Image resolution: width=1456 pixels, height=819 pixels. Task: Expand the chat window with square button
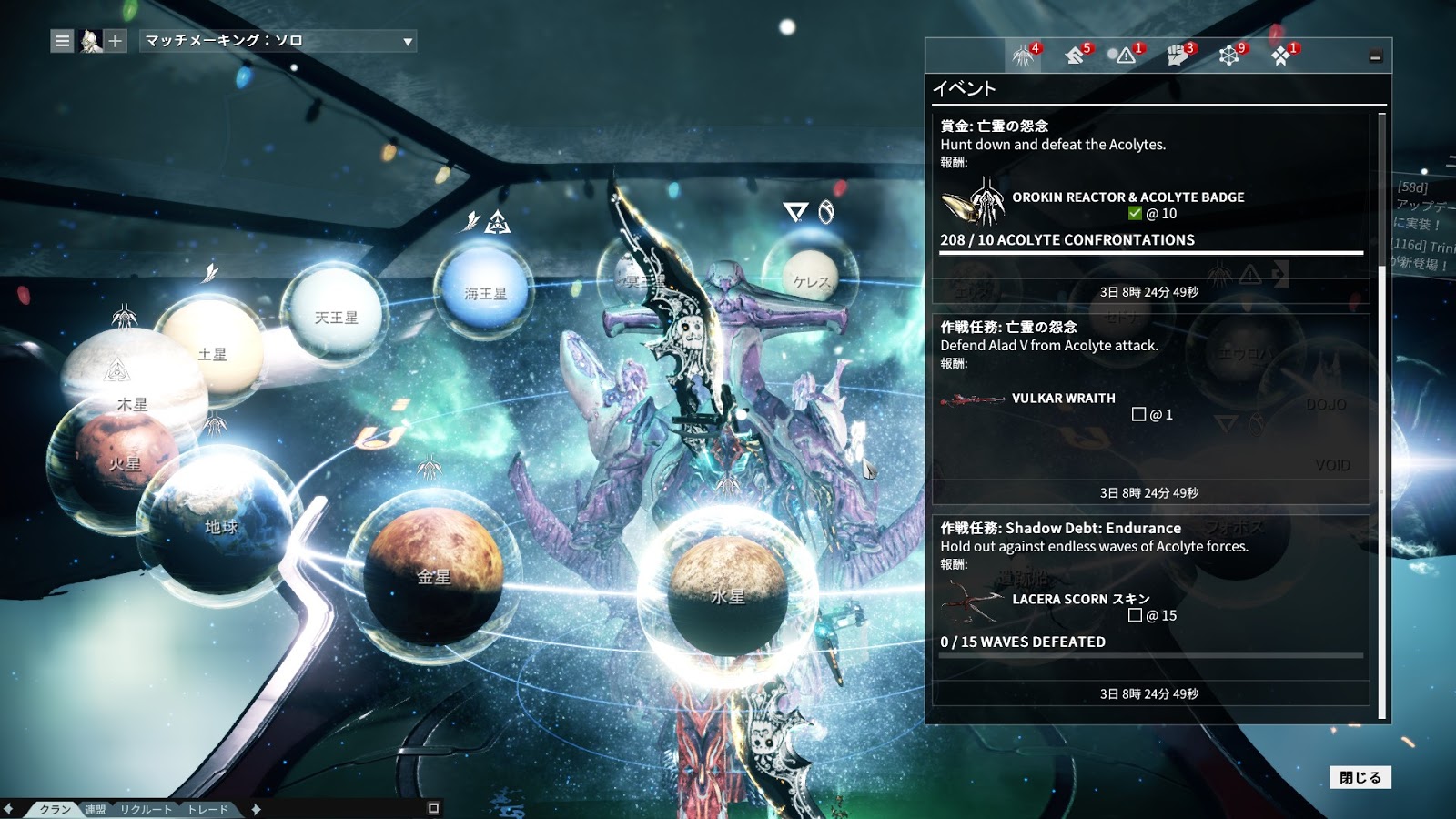tap(433, 808)
